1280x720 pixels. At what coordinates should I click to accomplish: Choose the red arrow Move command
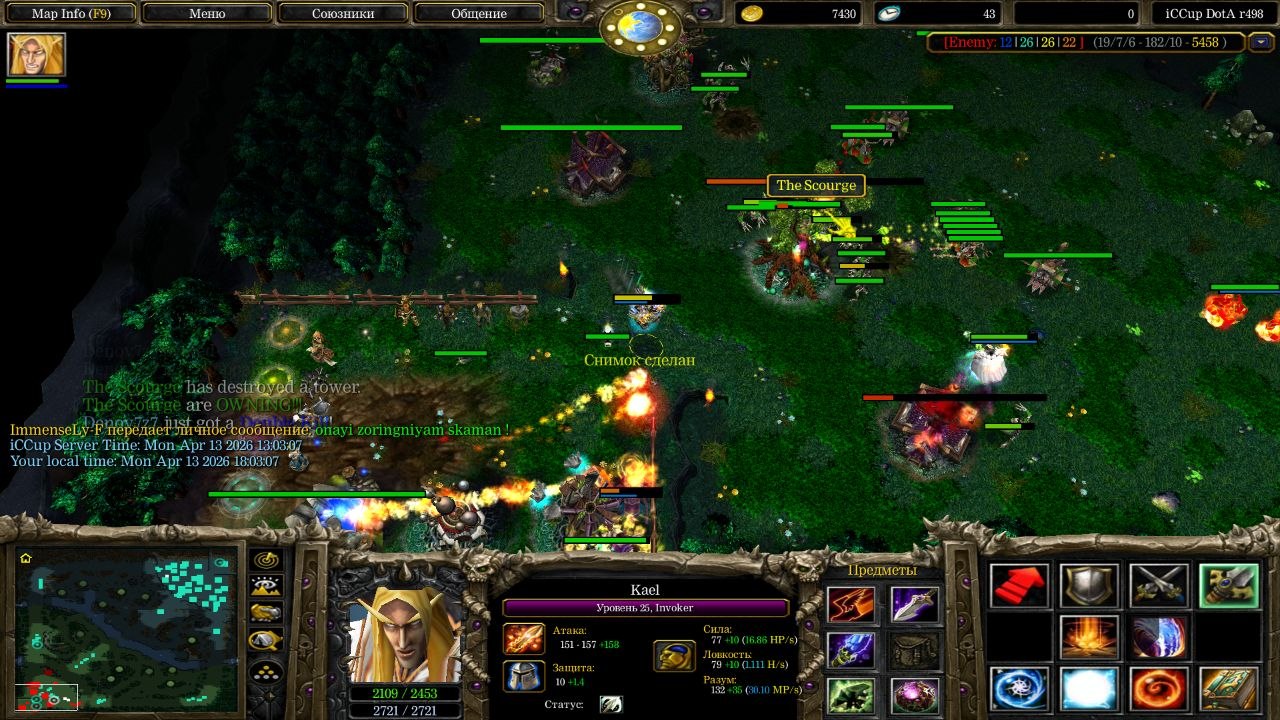click(x=1020, y=586)
